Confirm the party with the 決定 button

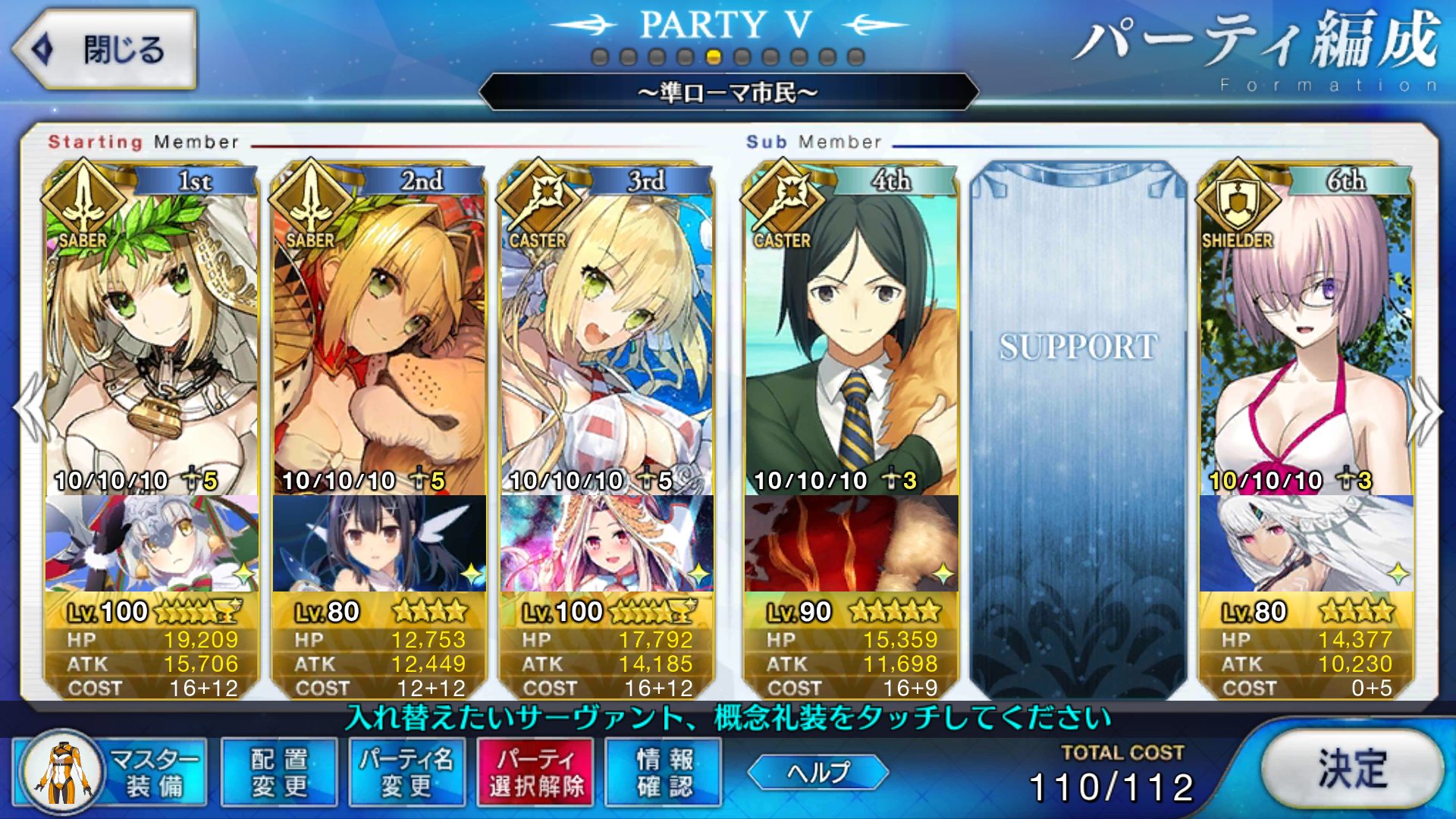pos(1351,769)
